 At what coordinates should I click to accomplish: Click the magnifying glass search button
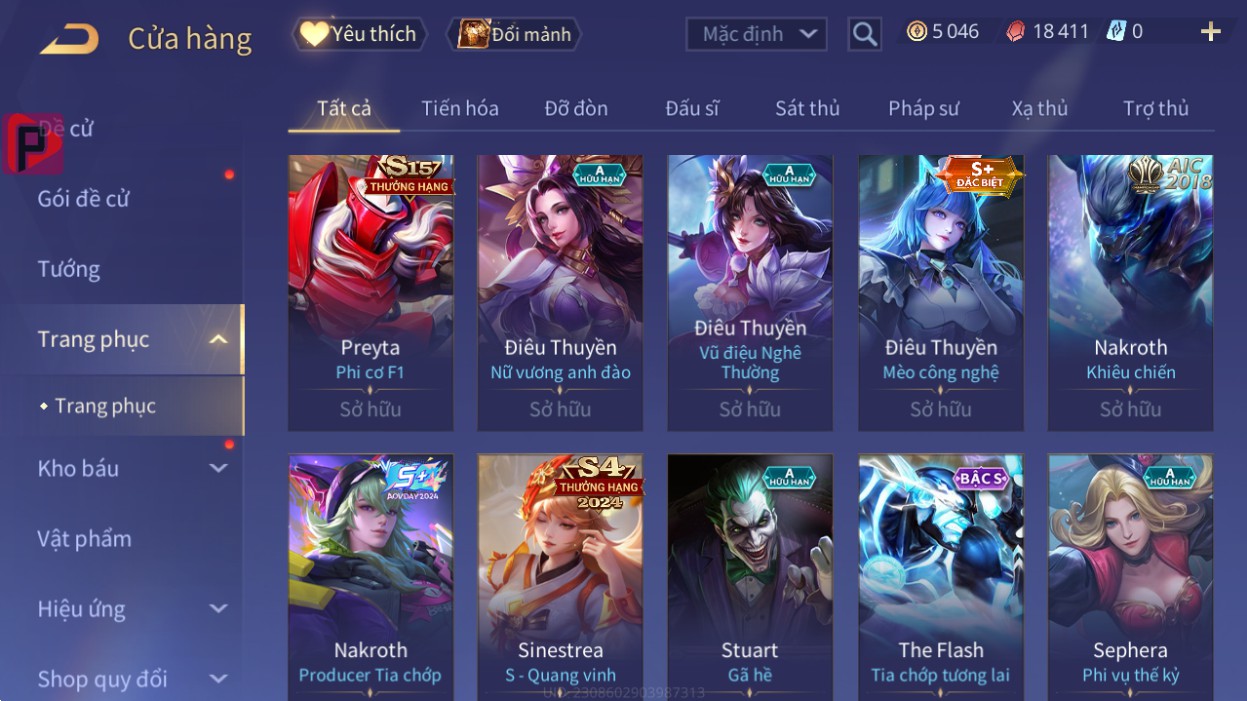click(864, 35)
